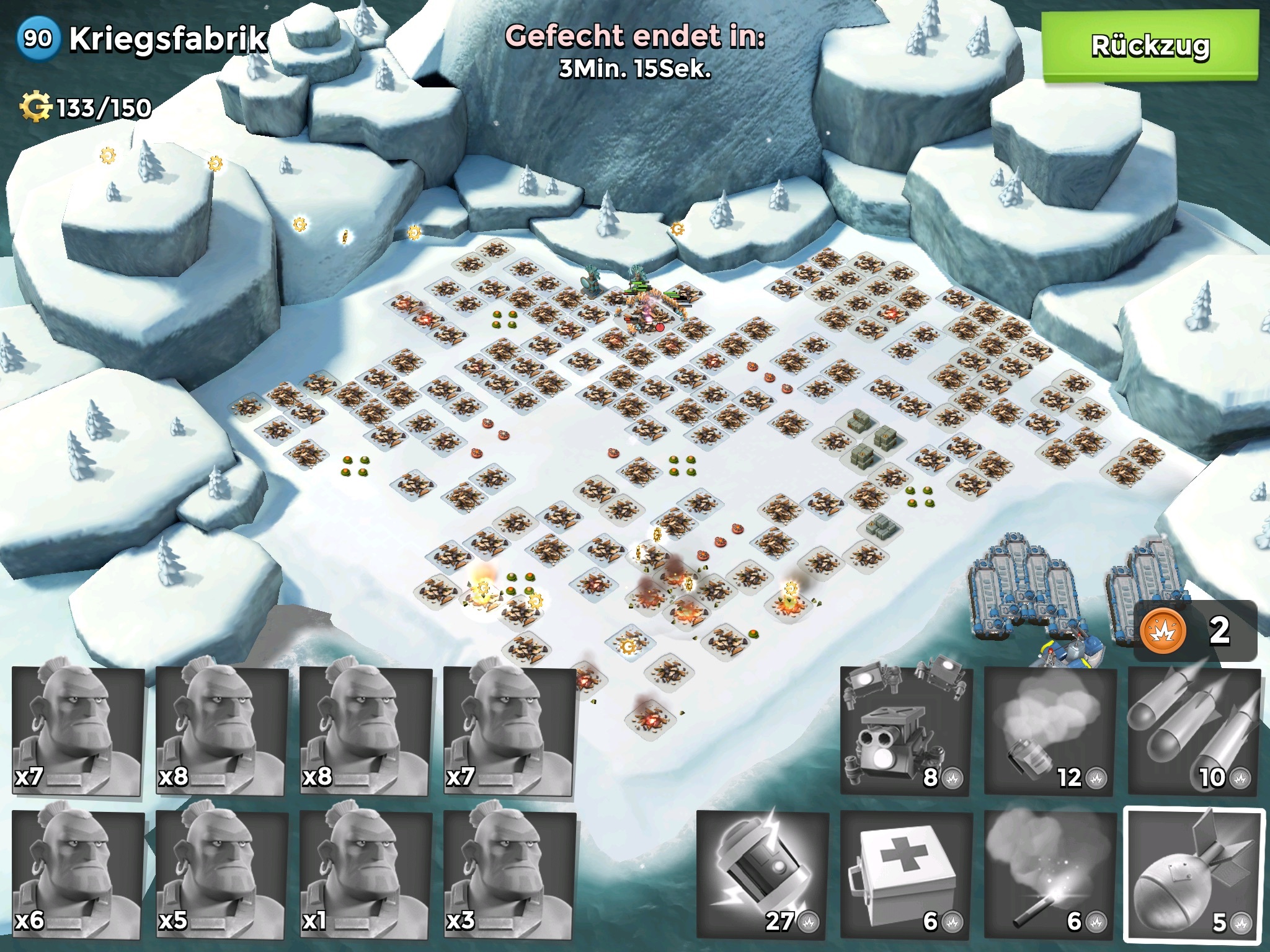Deploy Critters costing 8 energy

(906, 730)
